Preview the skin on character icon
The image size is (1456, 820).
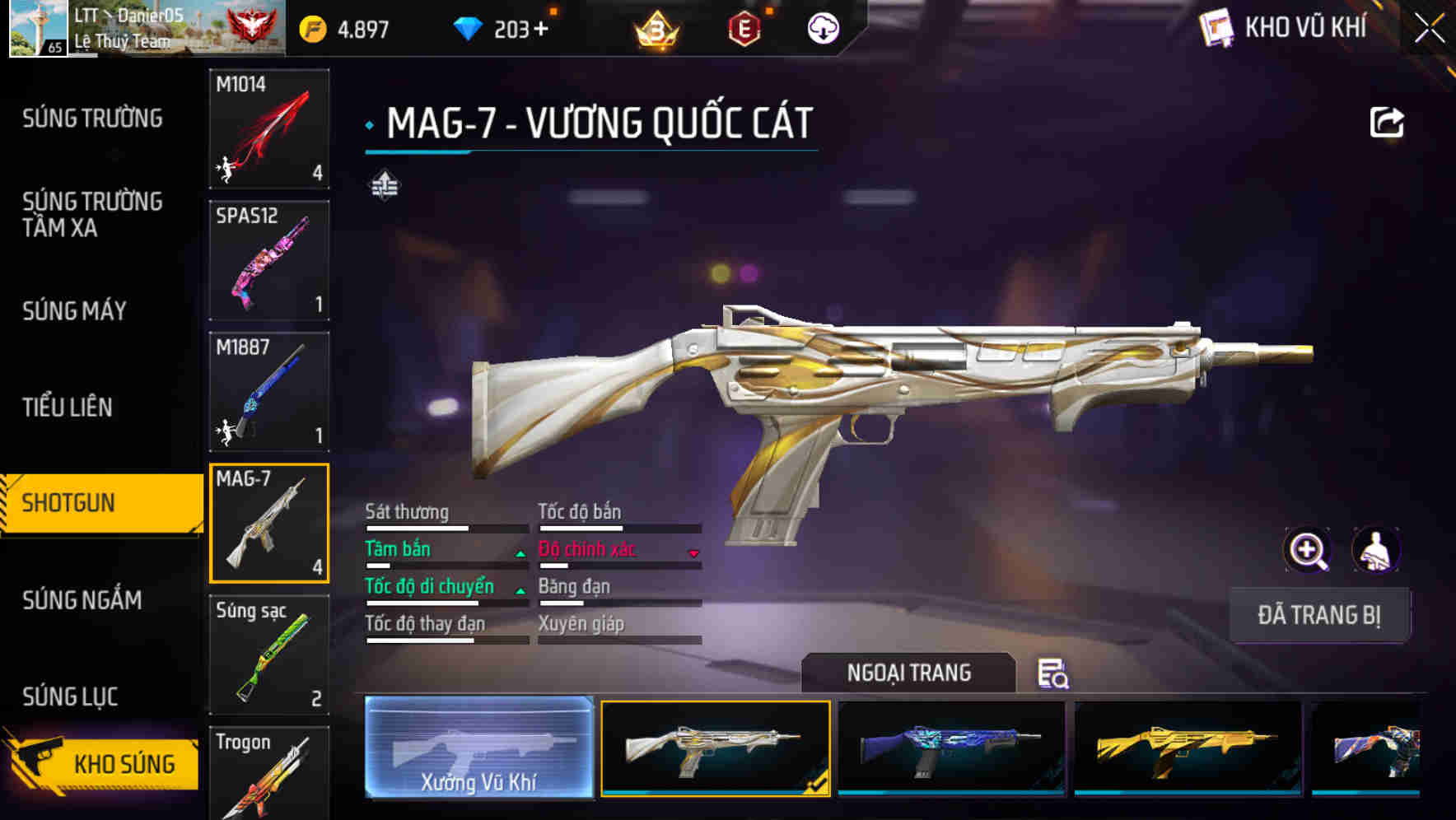[1375, 550]
